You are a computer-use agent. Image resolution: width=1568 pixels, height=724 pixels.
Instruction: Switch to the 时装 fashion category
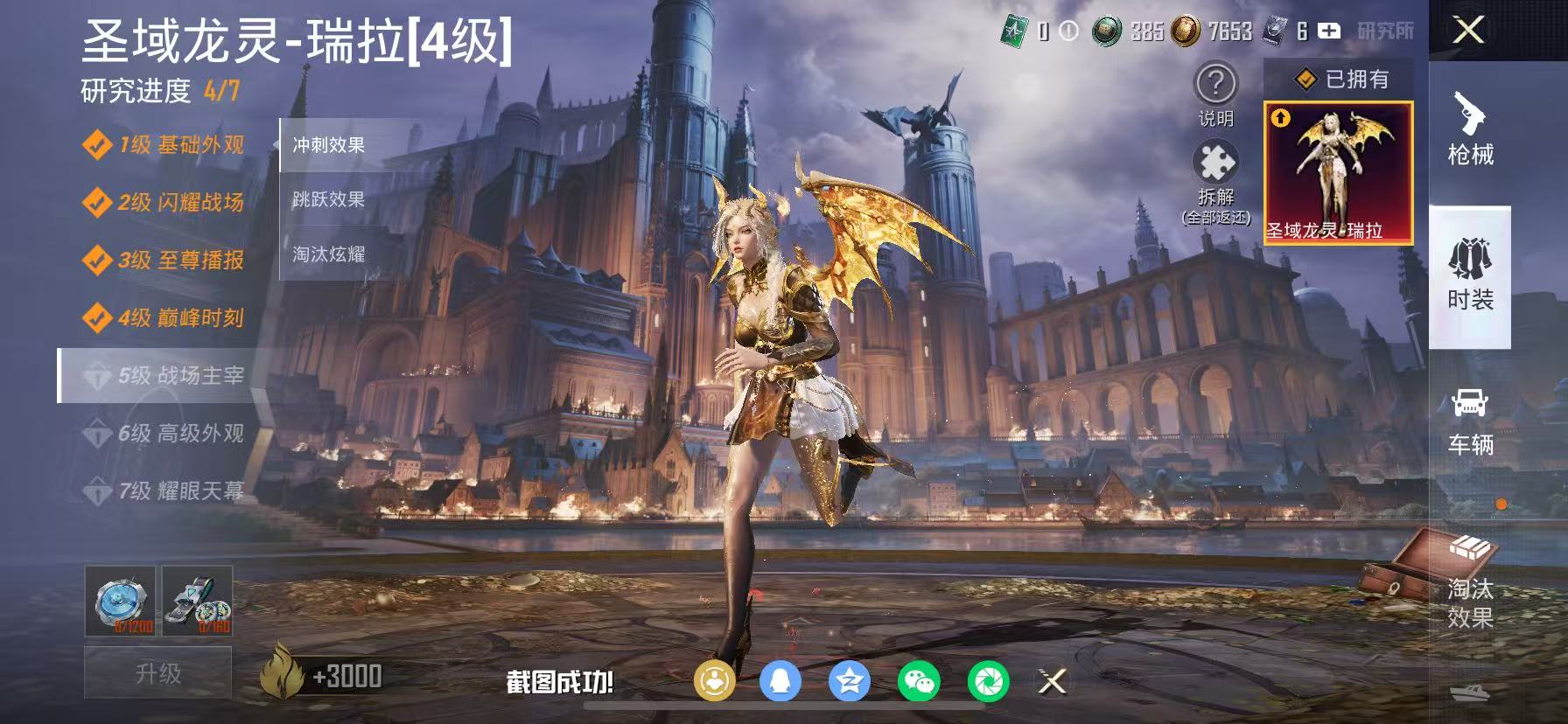[1469, 275]
